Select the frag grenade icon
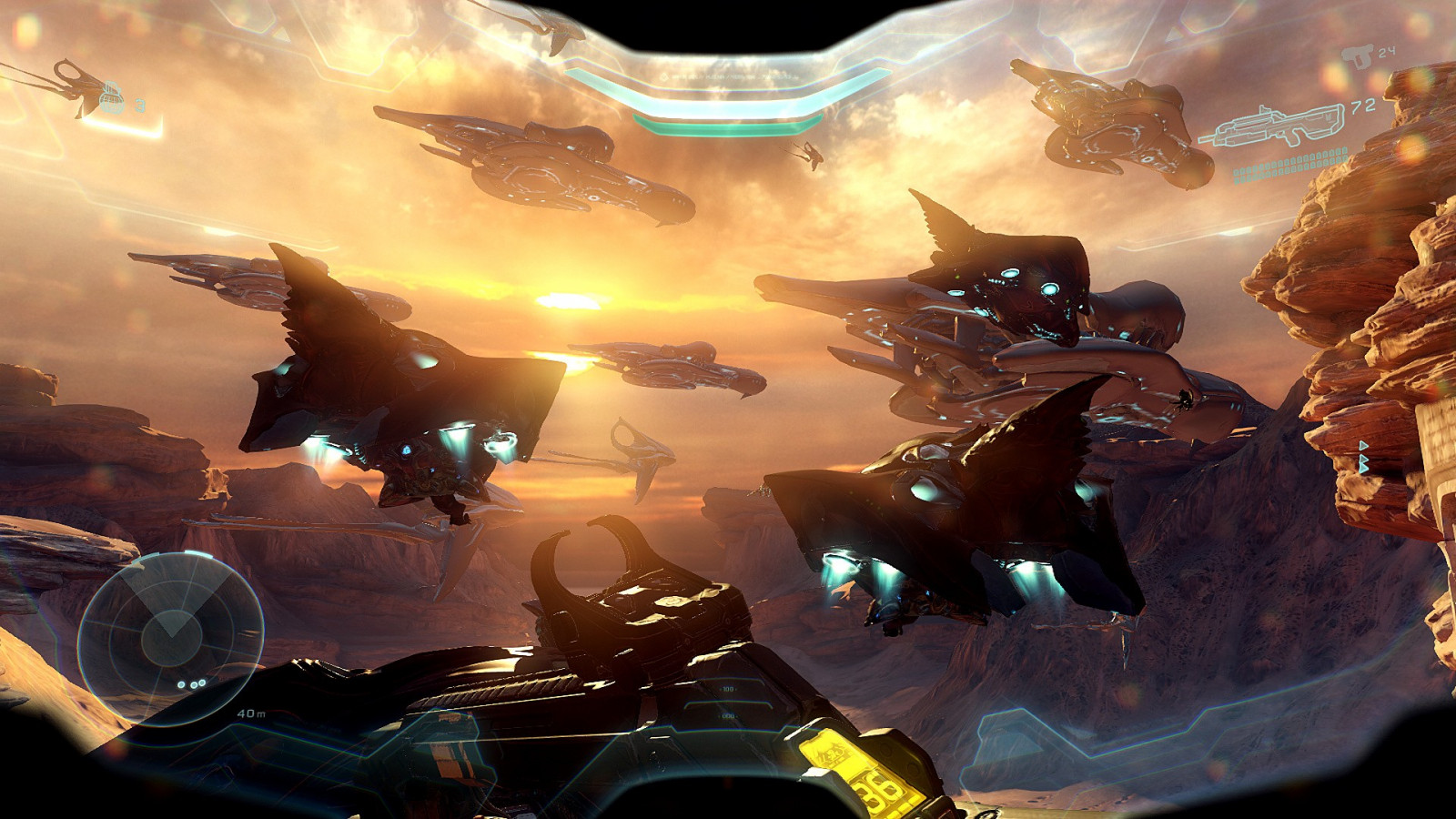This screenshot has height=819, width=1456. pyautogui.click(x=111, y=96)
